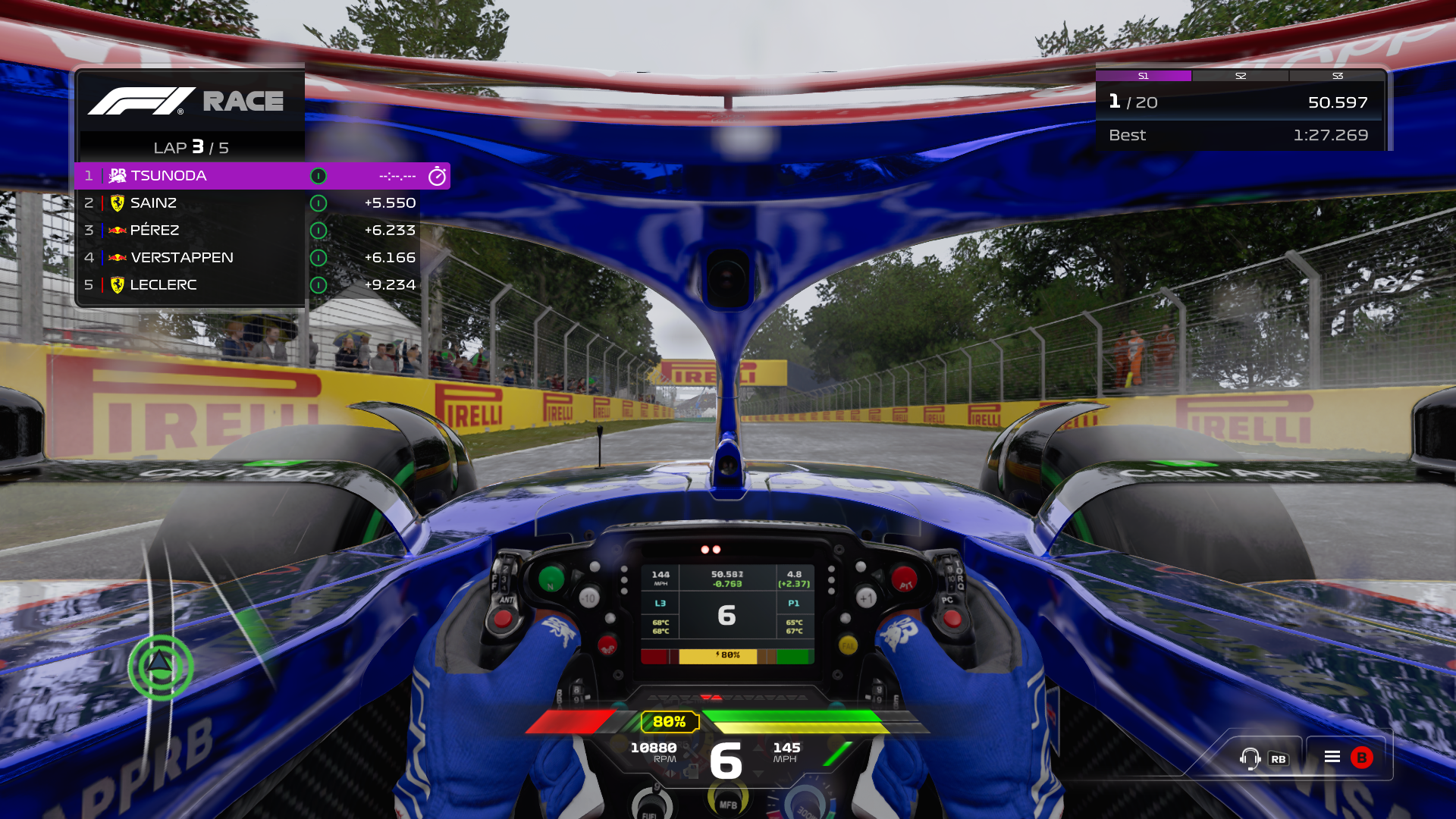
Task: Select the Ferrari badge beside Leclerc
Action: [x=116, y=284]
